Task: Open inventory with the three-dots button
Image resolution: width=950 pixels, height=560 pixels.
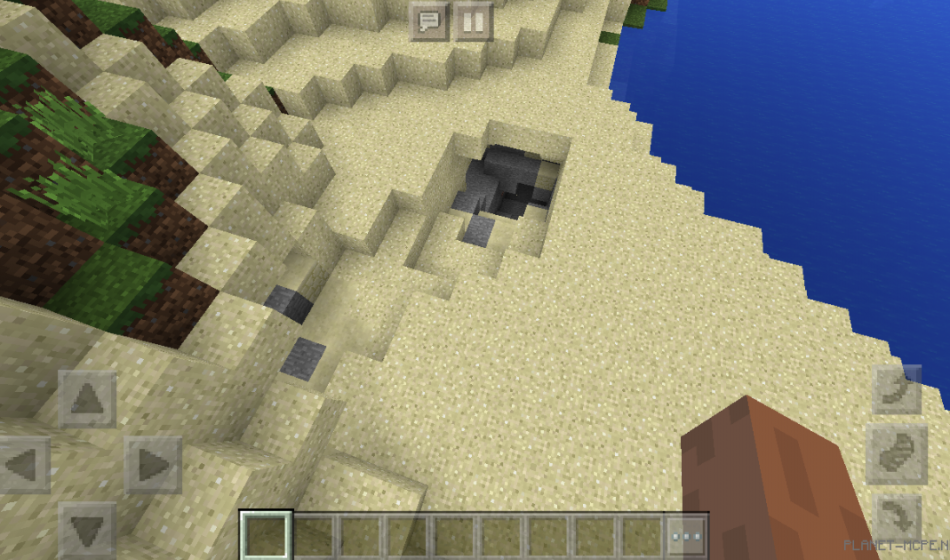Action: (x=687, y=536)
